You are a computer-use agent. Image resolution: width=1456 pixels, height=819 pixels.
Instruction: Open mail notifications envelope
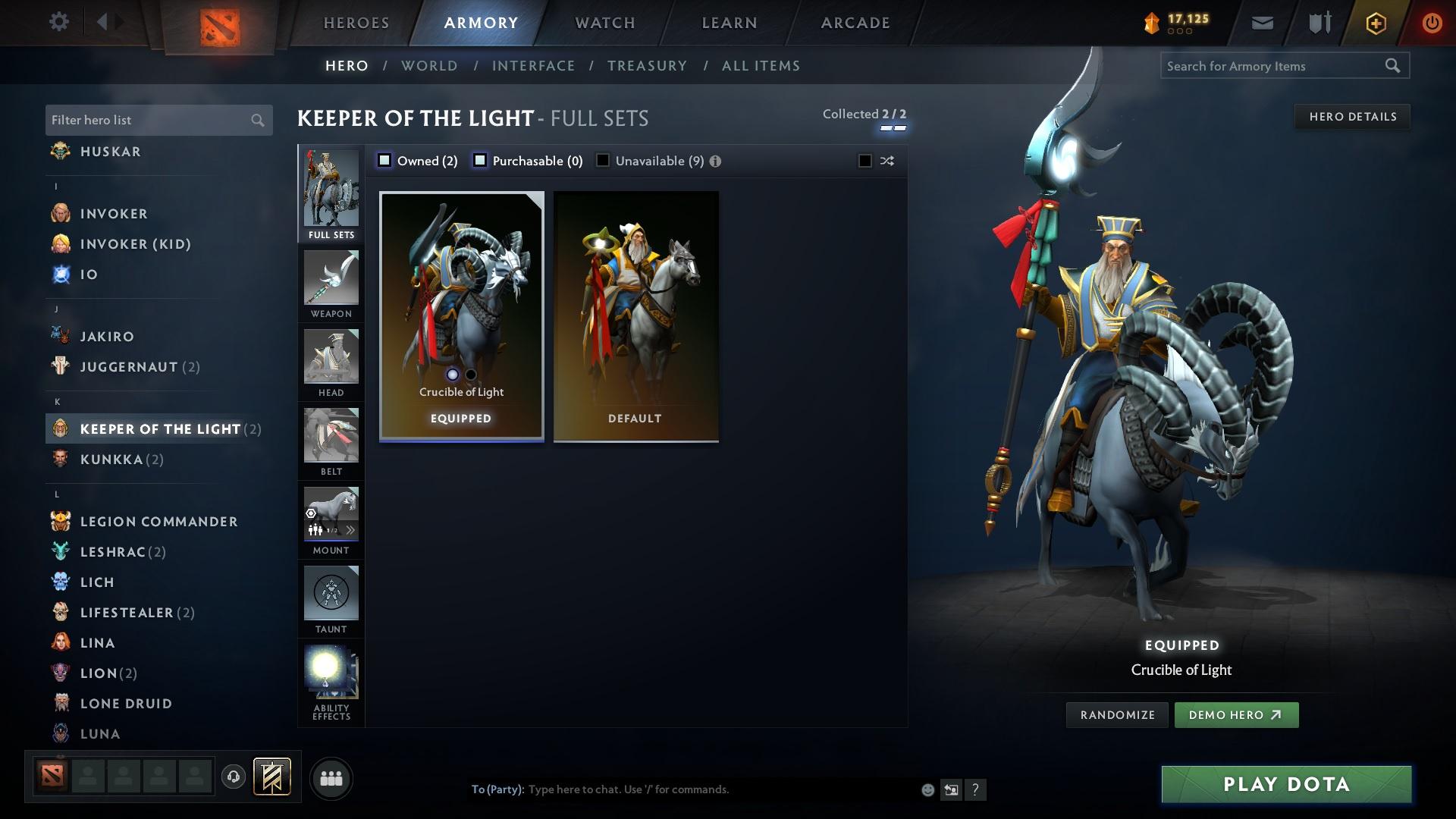coord(1262,22)
